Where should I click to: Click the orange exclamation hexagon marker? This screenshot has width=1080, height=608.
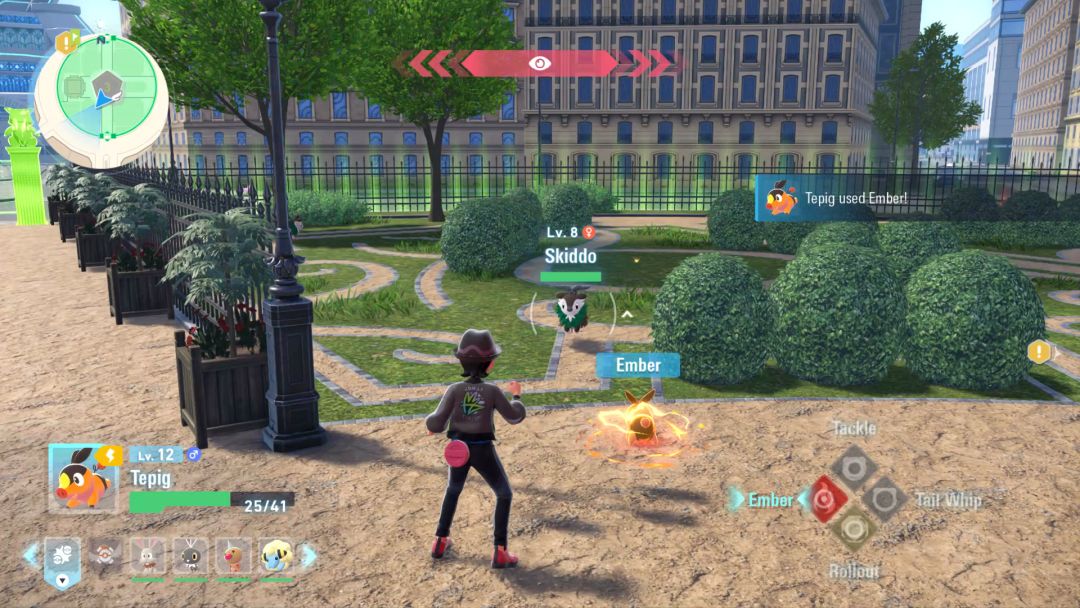(x=1039, y=351)
